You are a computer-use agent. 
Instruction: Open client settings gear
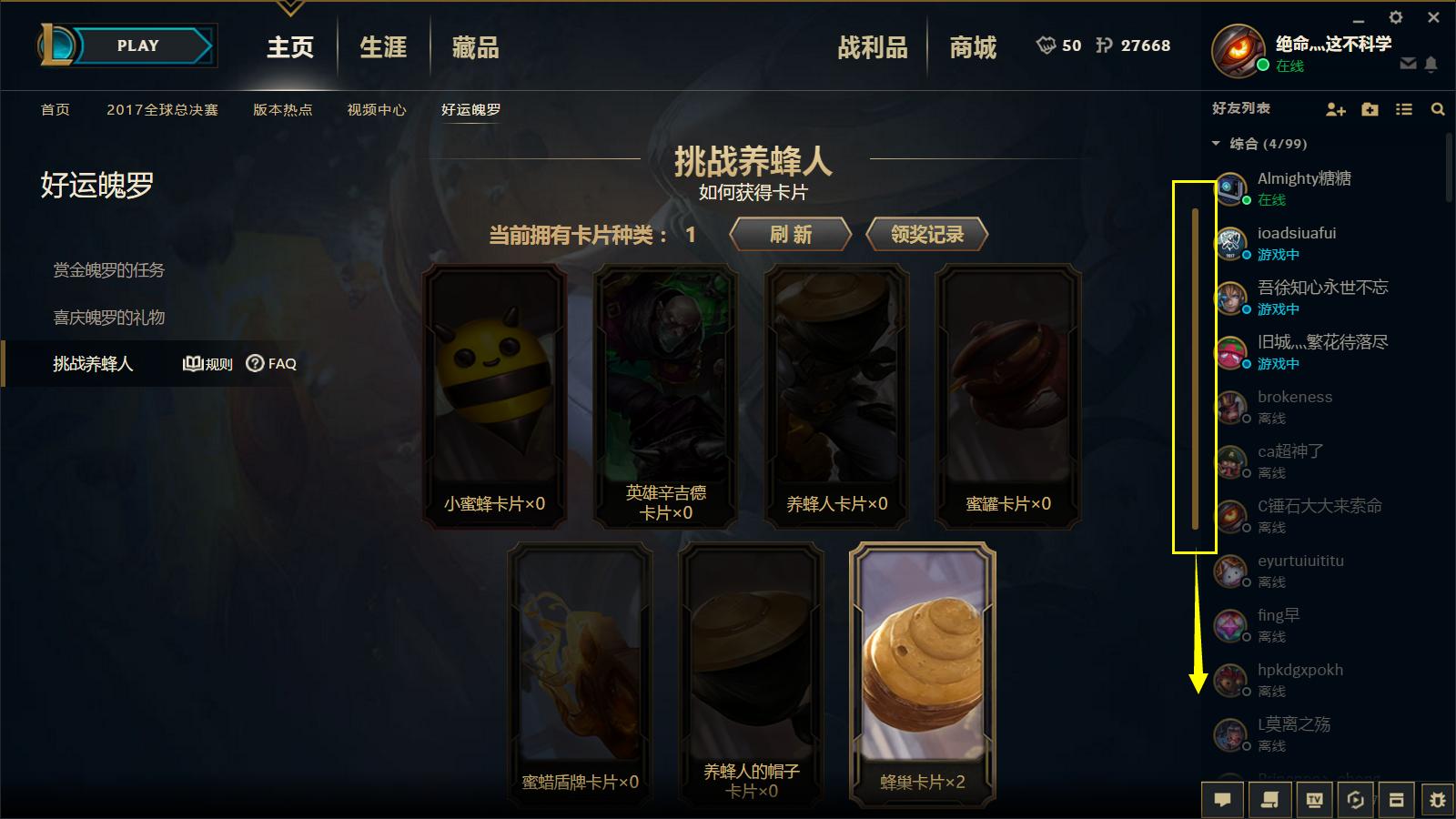tap(1395, 17)
